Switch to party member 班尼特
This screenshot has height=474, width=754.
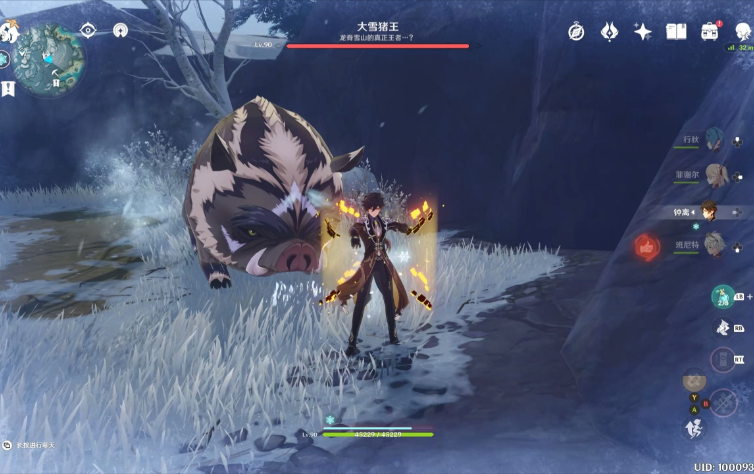[712, 244]
